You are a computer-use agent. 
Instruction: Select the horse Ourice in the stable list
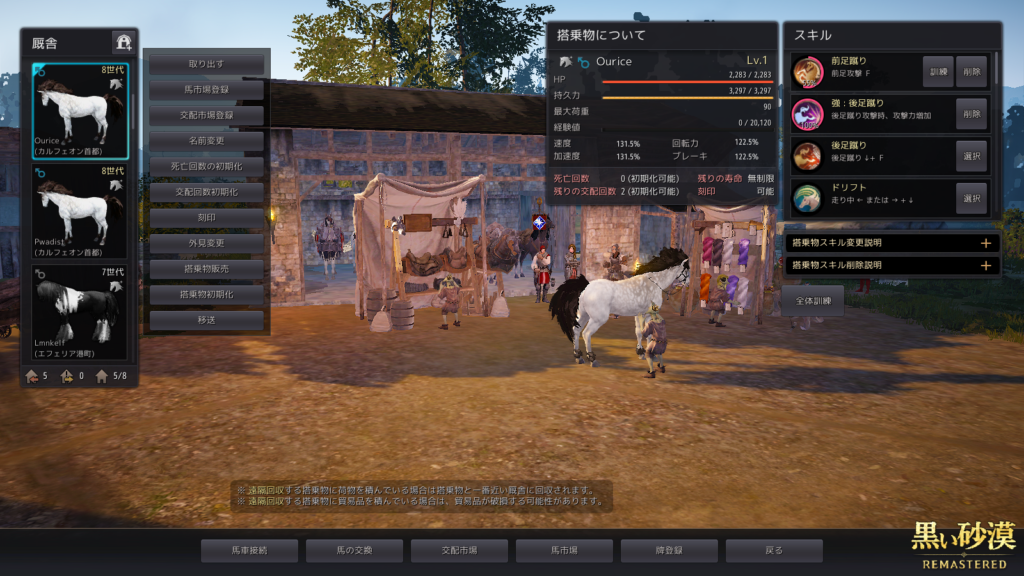(79, 111)
